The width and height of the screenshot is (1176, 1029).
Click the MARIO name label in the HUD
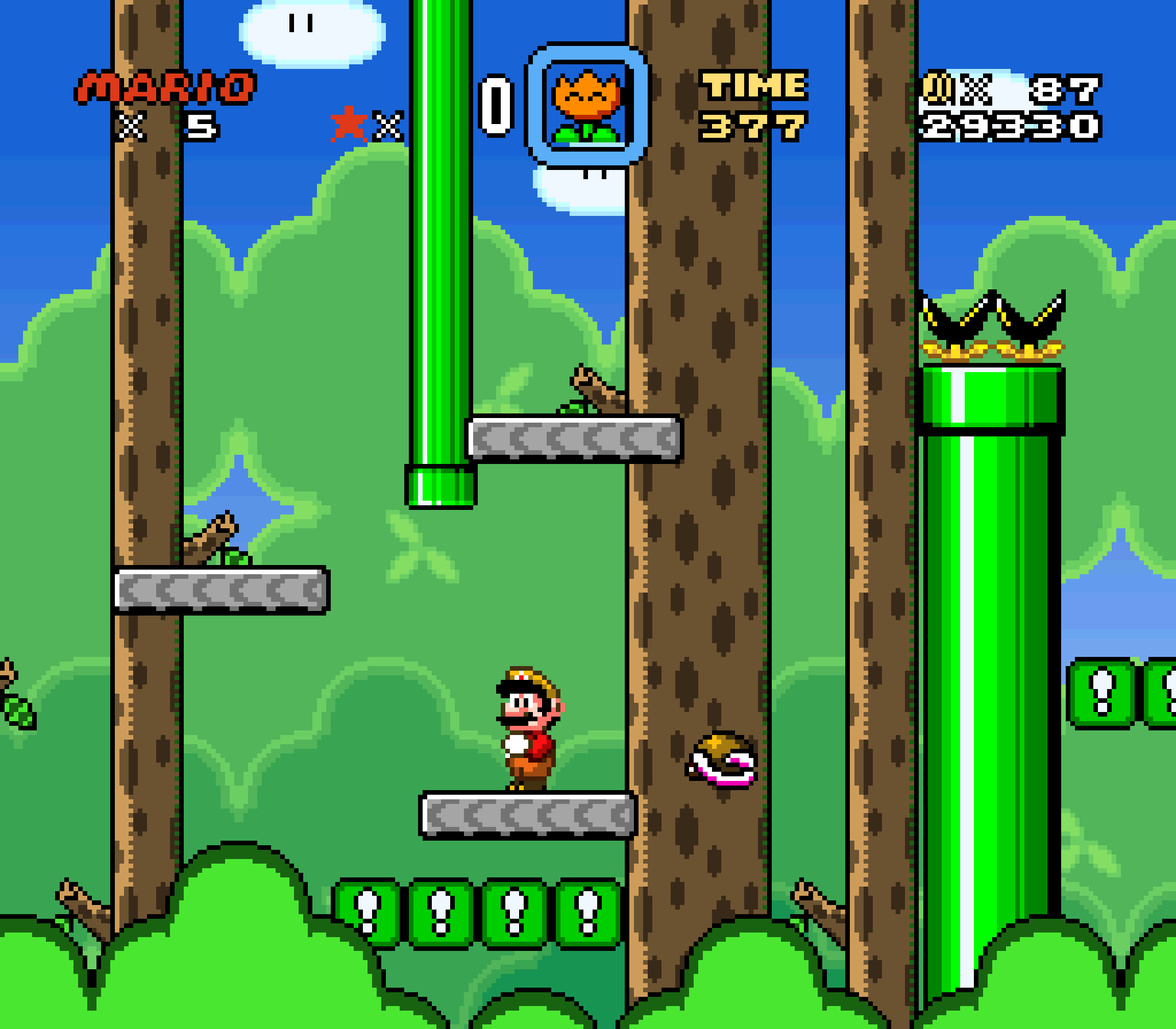coord(166,86)
